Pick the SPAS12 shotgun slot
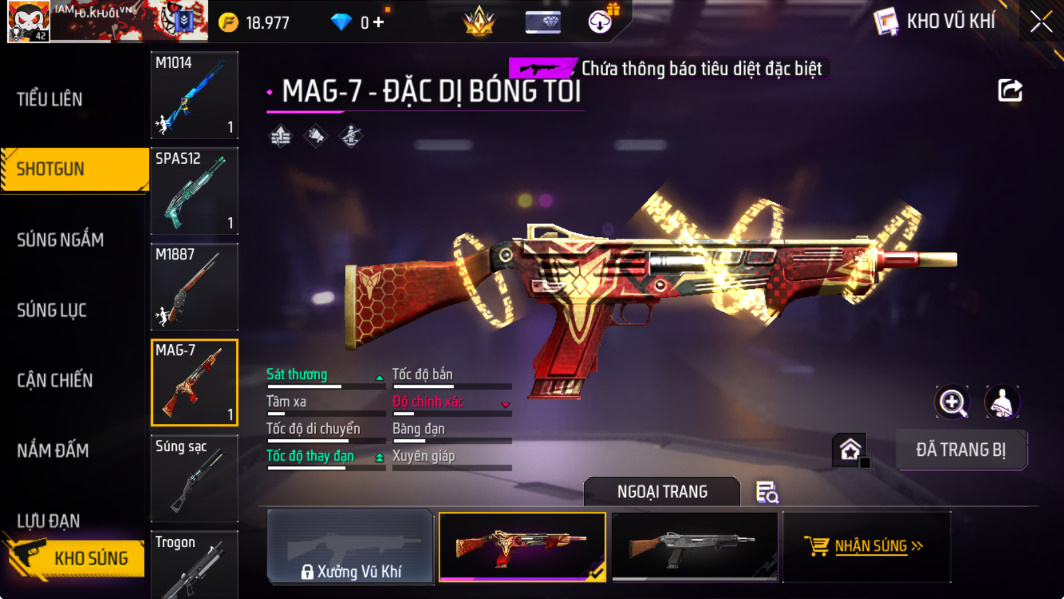 pos(194,191)
